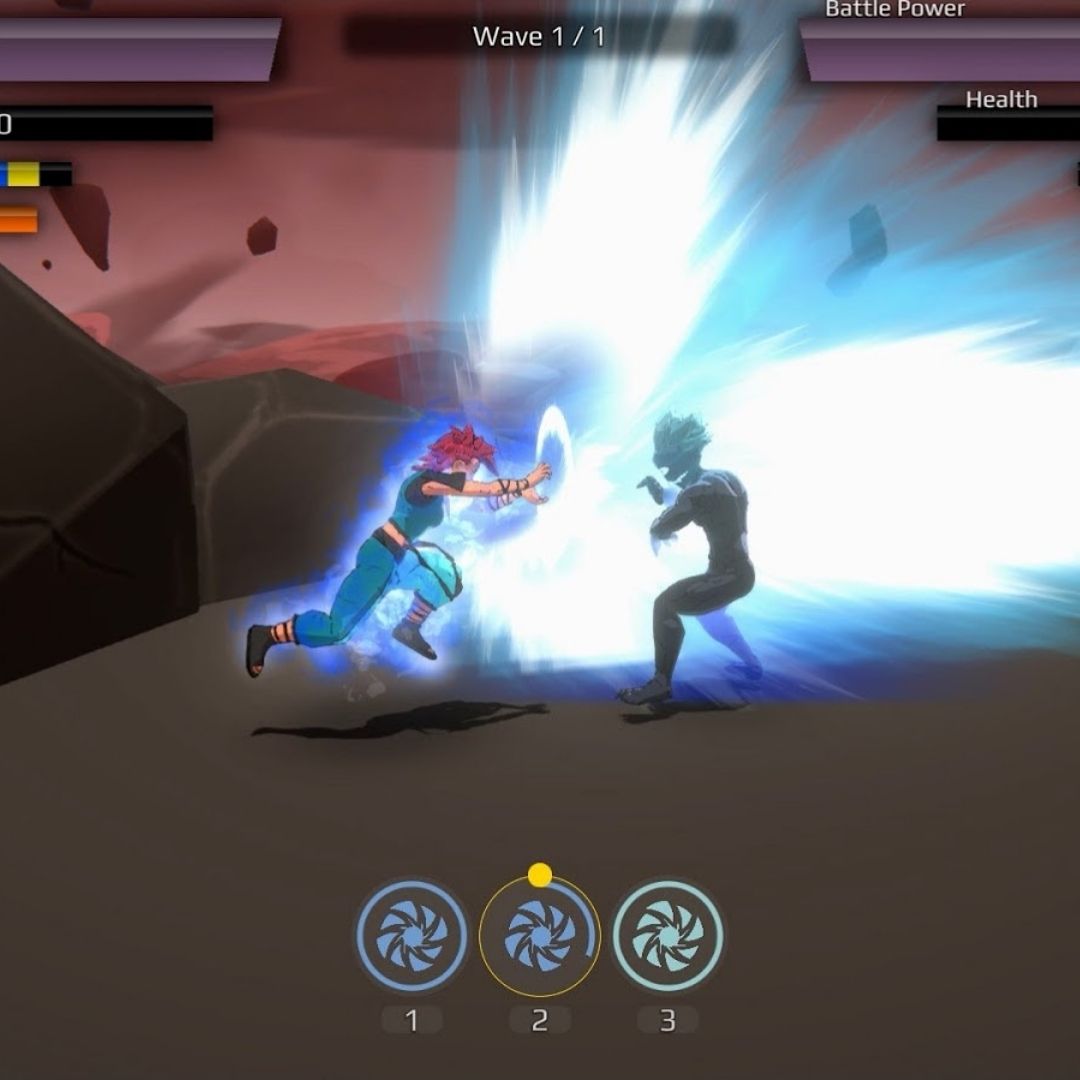Screen dimensions: 1080x1080
Task: Trigger the teal skill icon numbered 3
Action: point(667,935)
